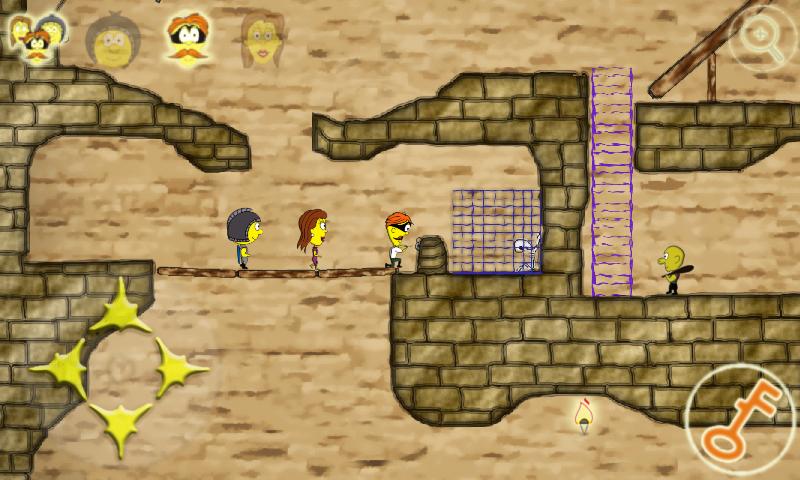Choose the orange-mustached character portrait
The image size is (800, 480).
(x=186, y=38)
